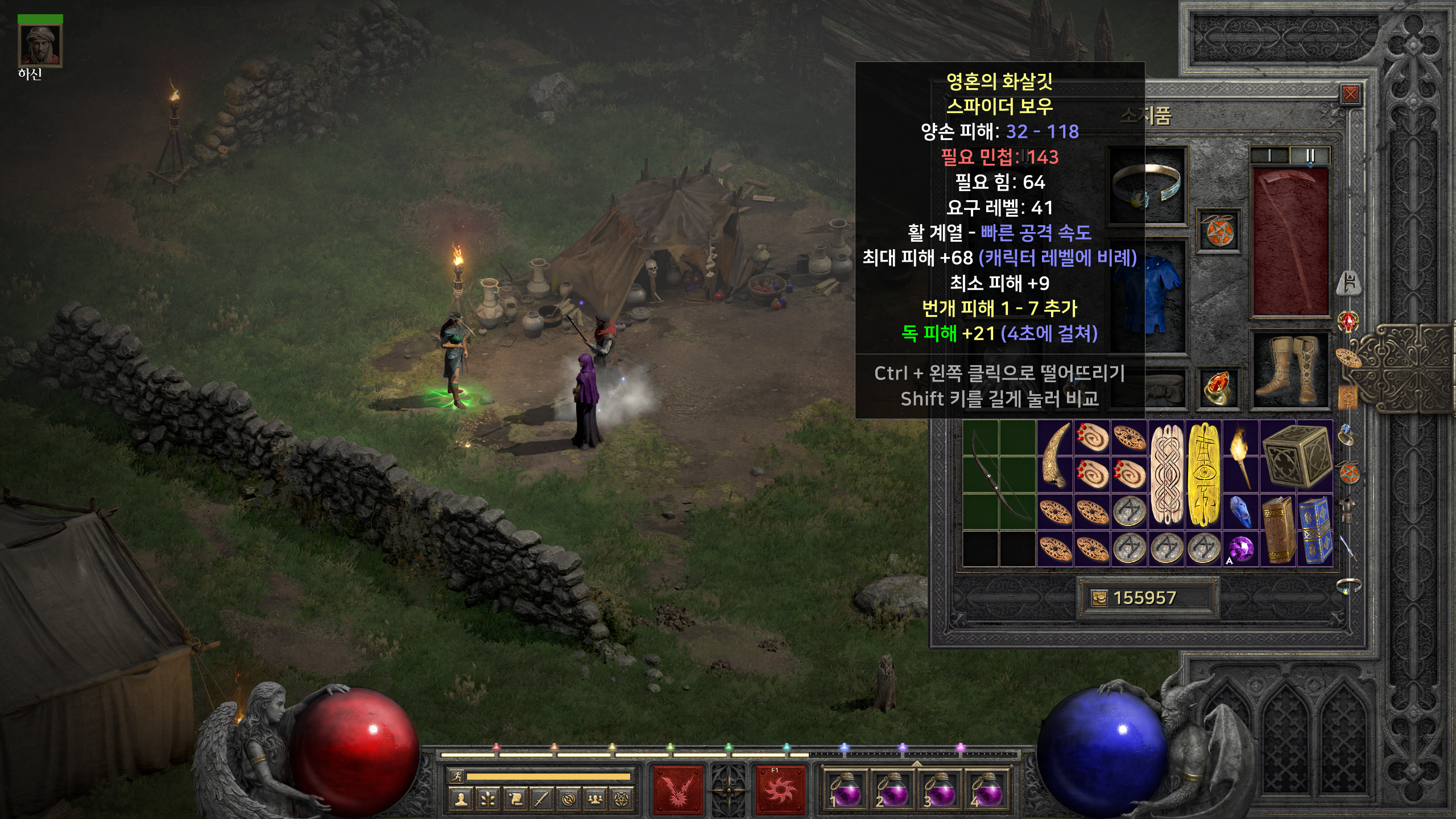Open the character sheet from mini panel

pyautogui.click(x=460, y=800)
